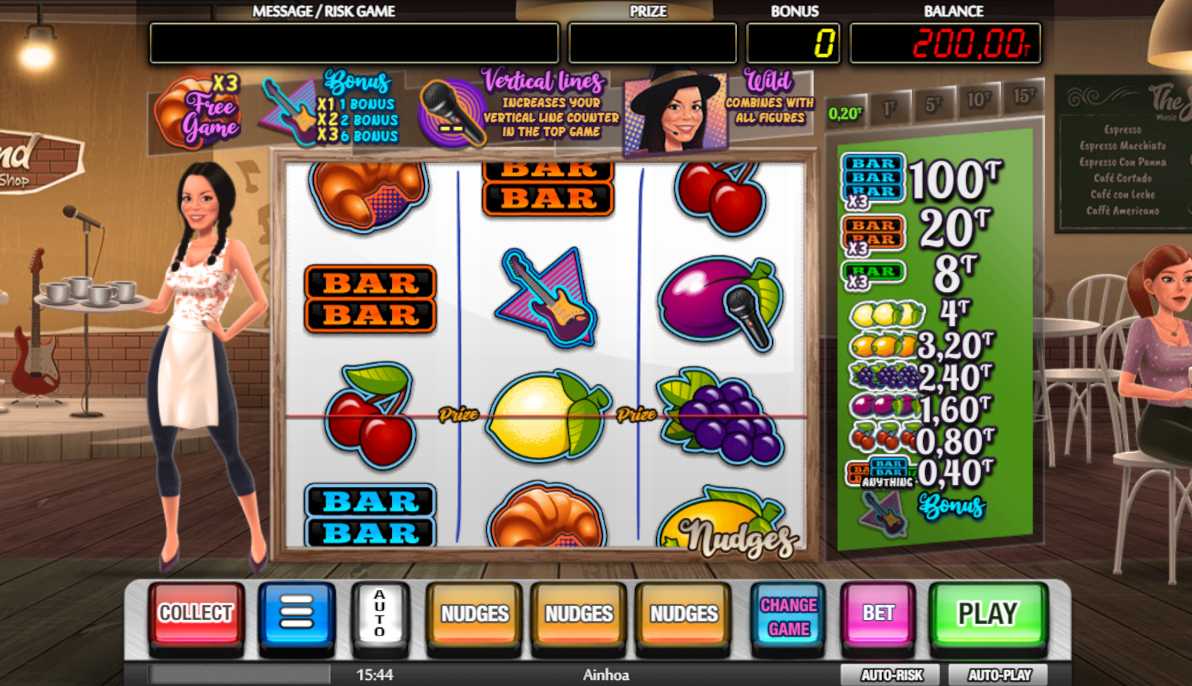Screen dimensions: 1192x686
Task: Click the red COLLECT button
Action: [x=196, y=614]
